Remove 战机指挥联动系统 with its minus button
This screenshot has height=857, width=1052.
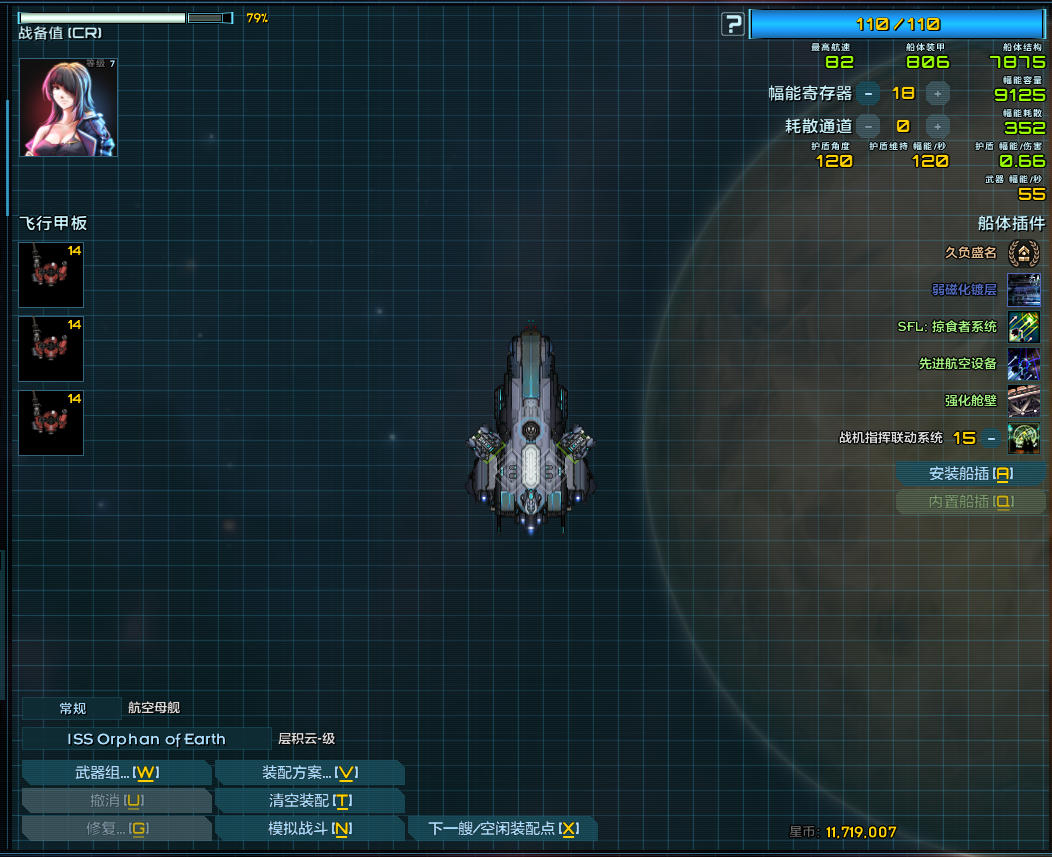[x=991, y=438]
